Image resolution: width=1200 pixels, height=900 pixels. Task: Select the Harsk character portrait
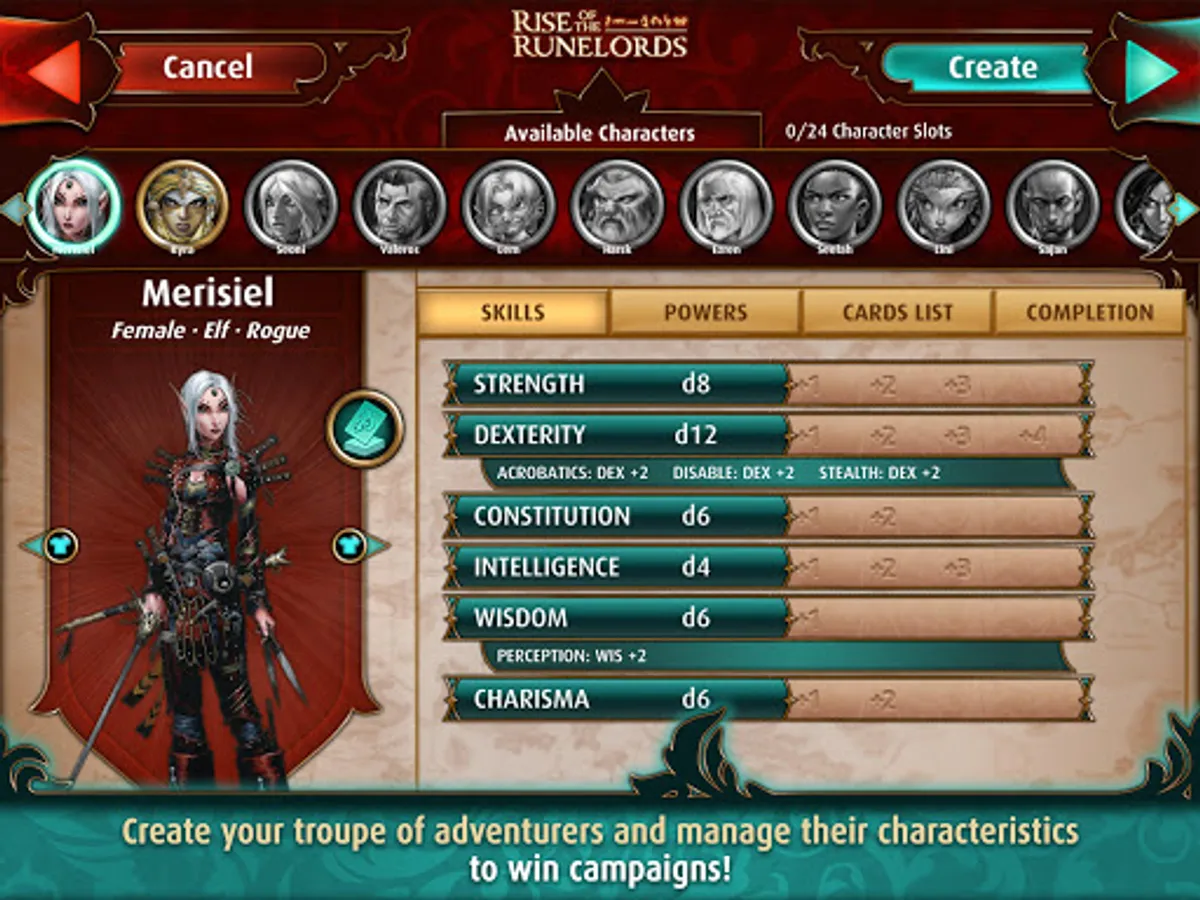(617, 207)
